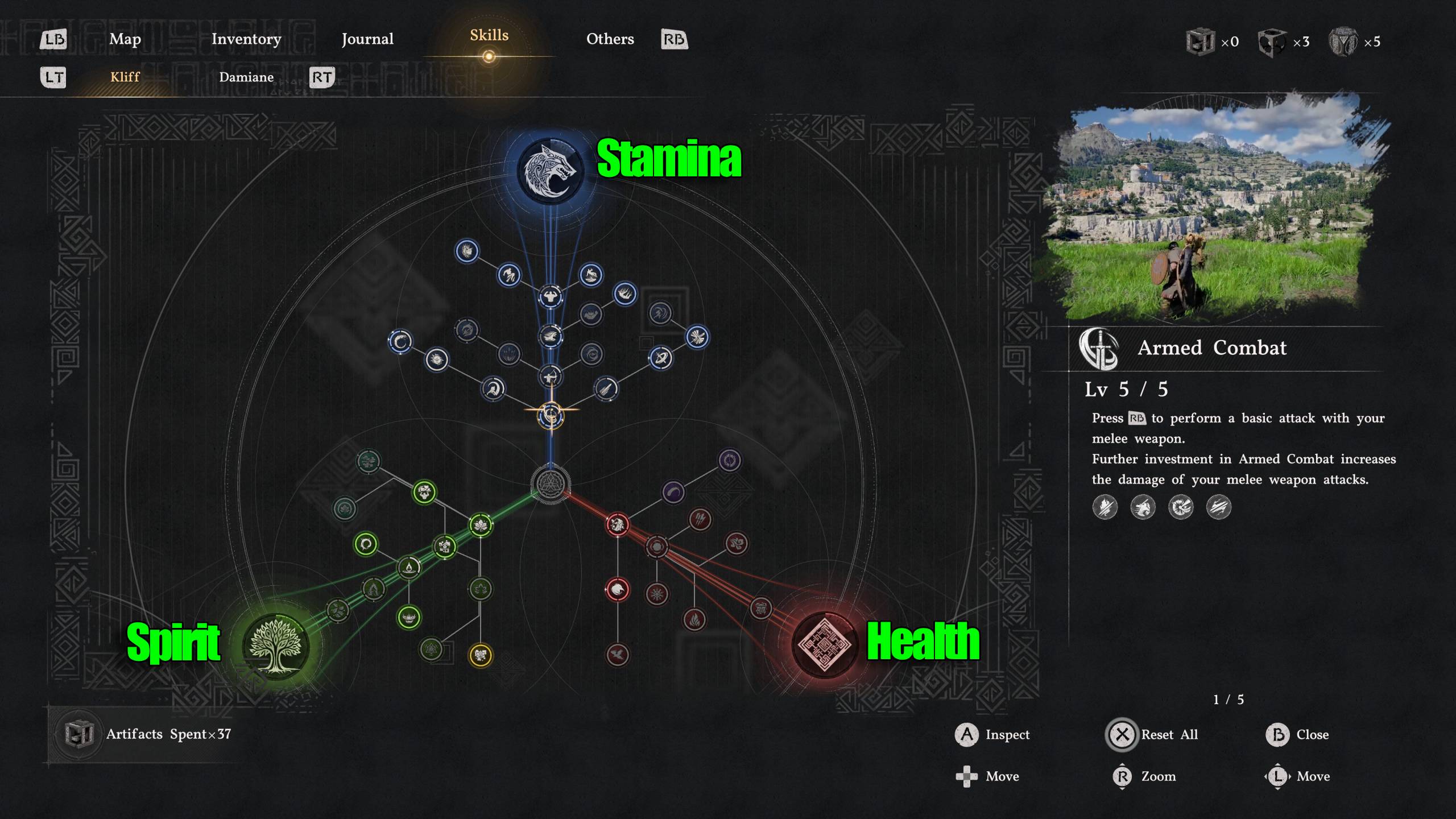Select the crescent moon node on the far left
This screenshot has width=1456, height=819.
(400, 341)
